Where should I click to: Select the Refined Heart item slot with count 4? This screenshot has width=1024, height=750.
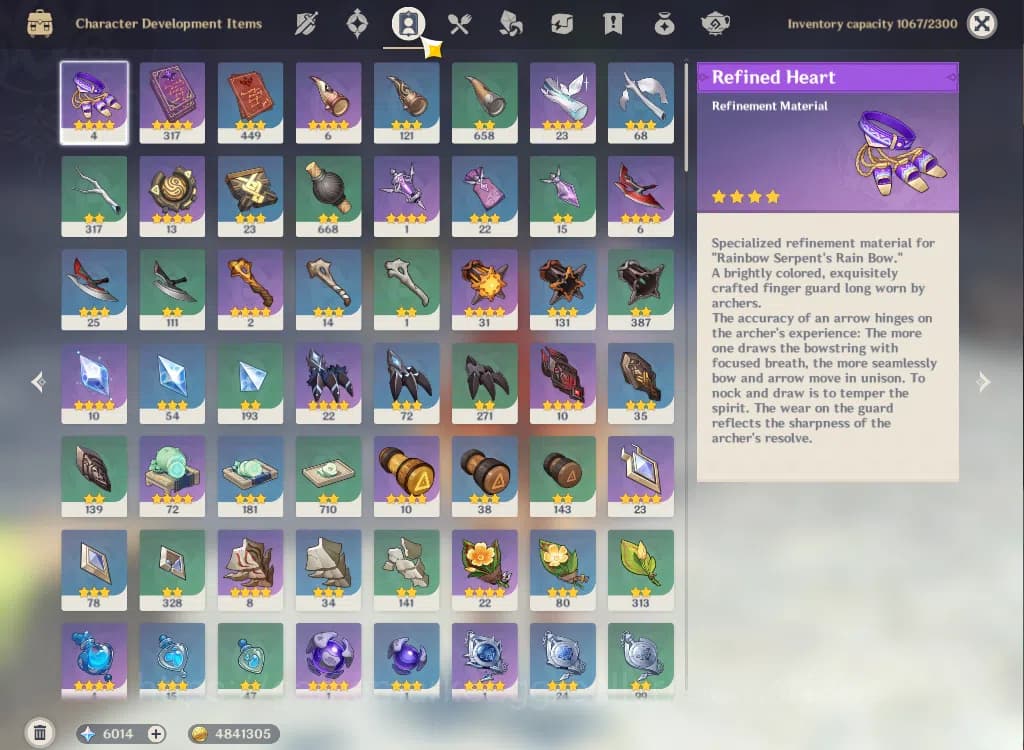(x=94, y=102)
